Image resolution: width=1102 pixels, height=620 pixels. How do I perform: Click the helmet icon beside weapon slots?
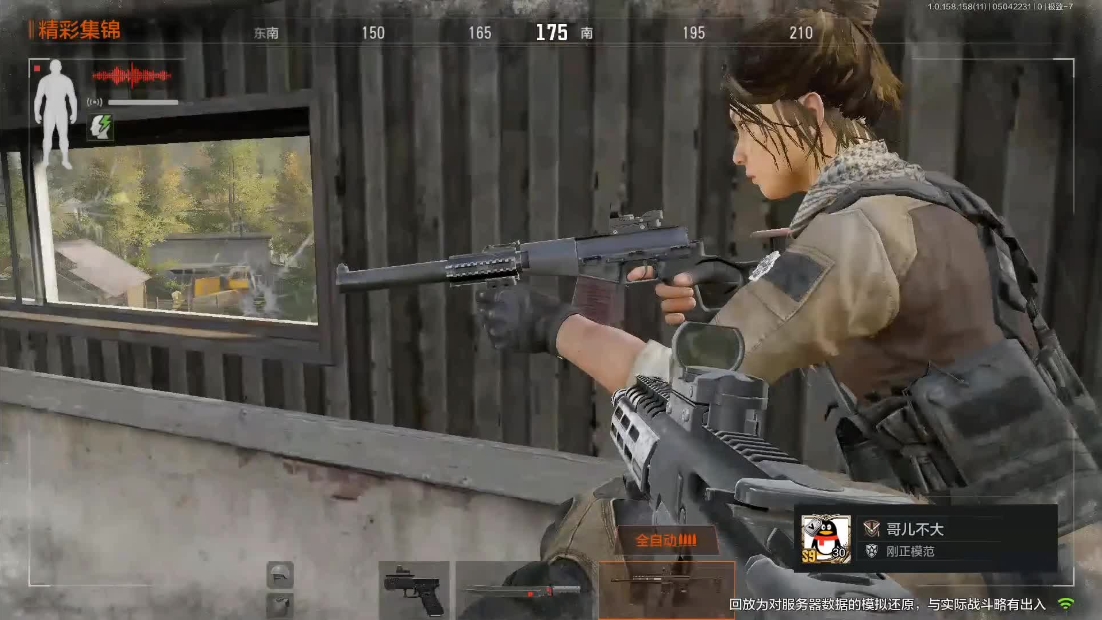(280, 574)
